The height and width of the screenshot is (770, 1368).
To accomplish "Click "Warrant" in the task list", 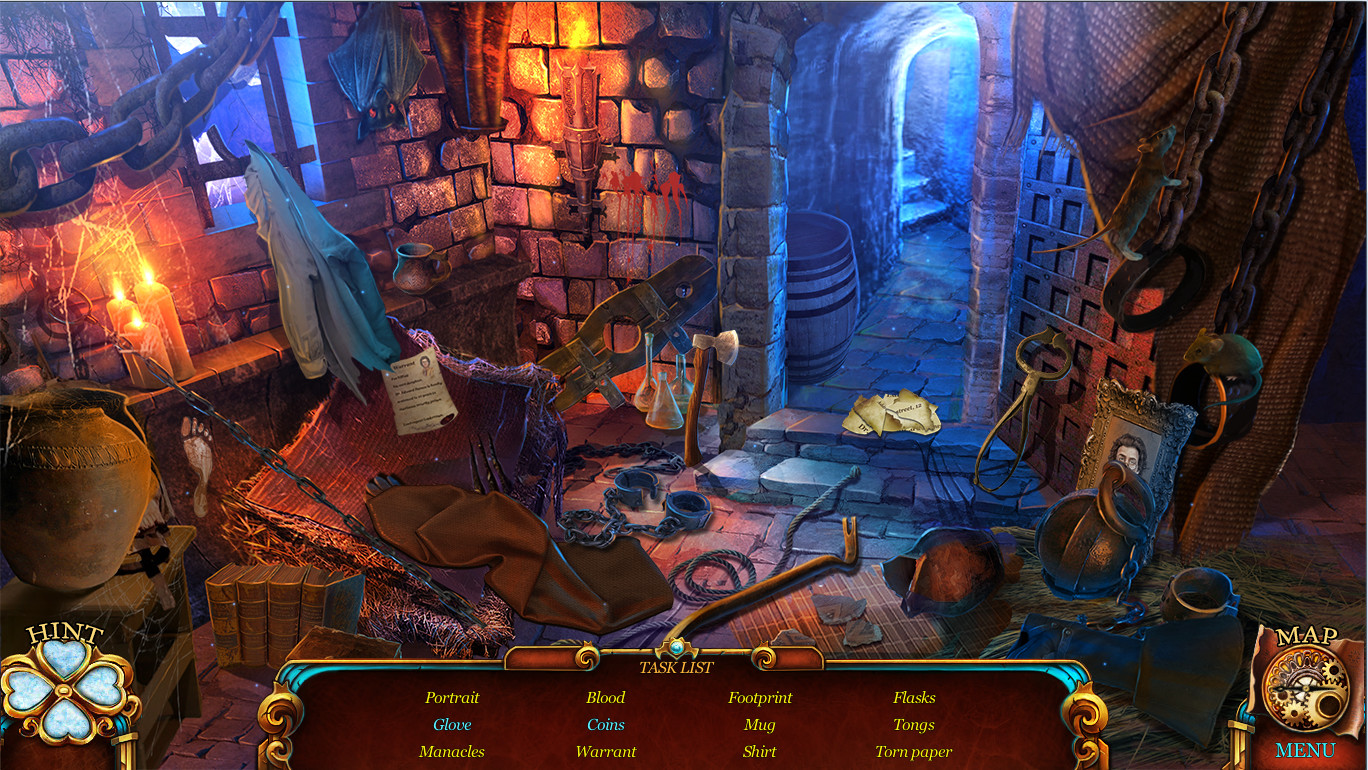I will 606,751.
